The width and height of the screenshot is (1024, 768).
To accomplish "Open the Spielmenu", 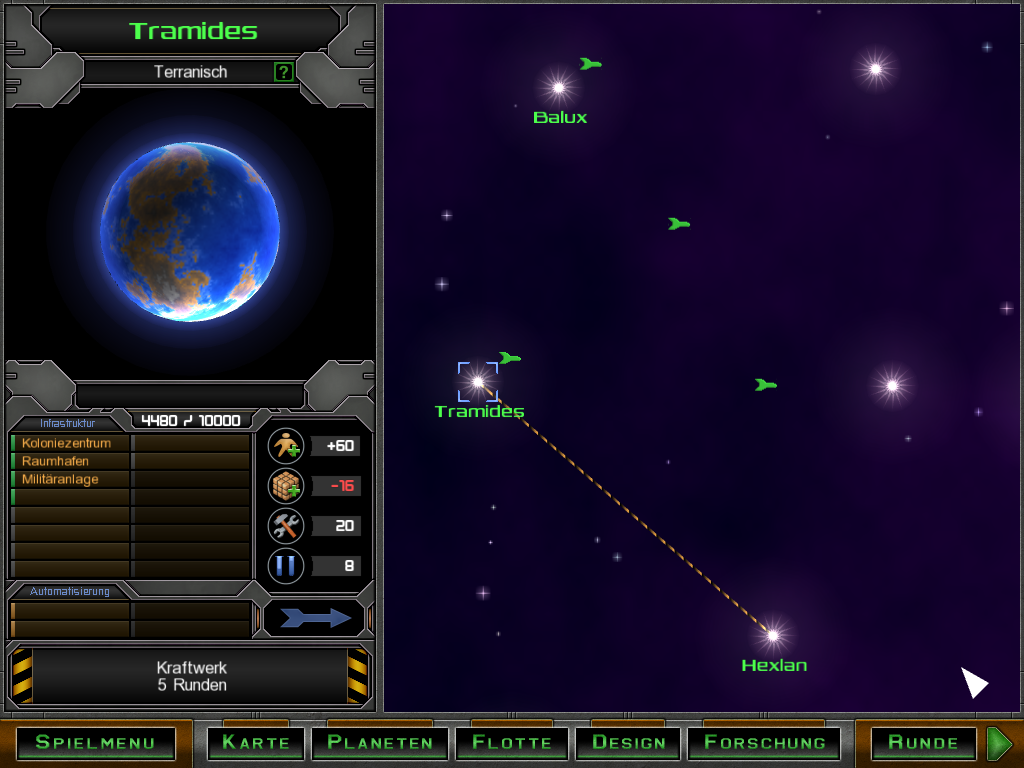I will point(96,742).
